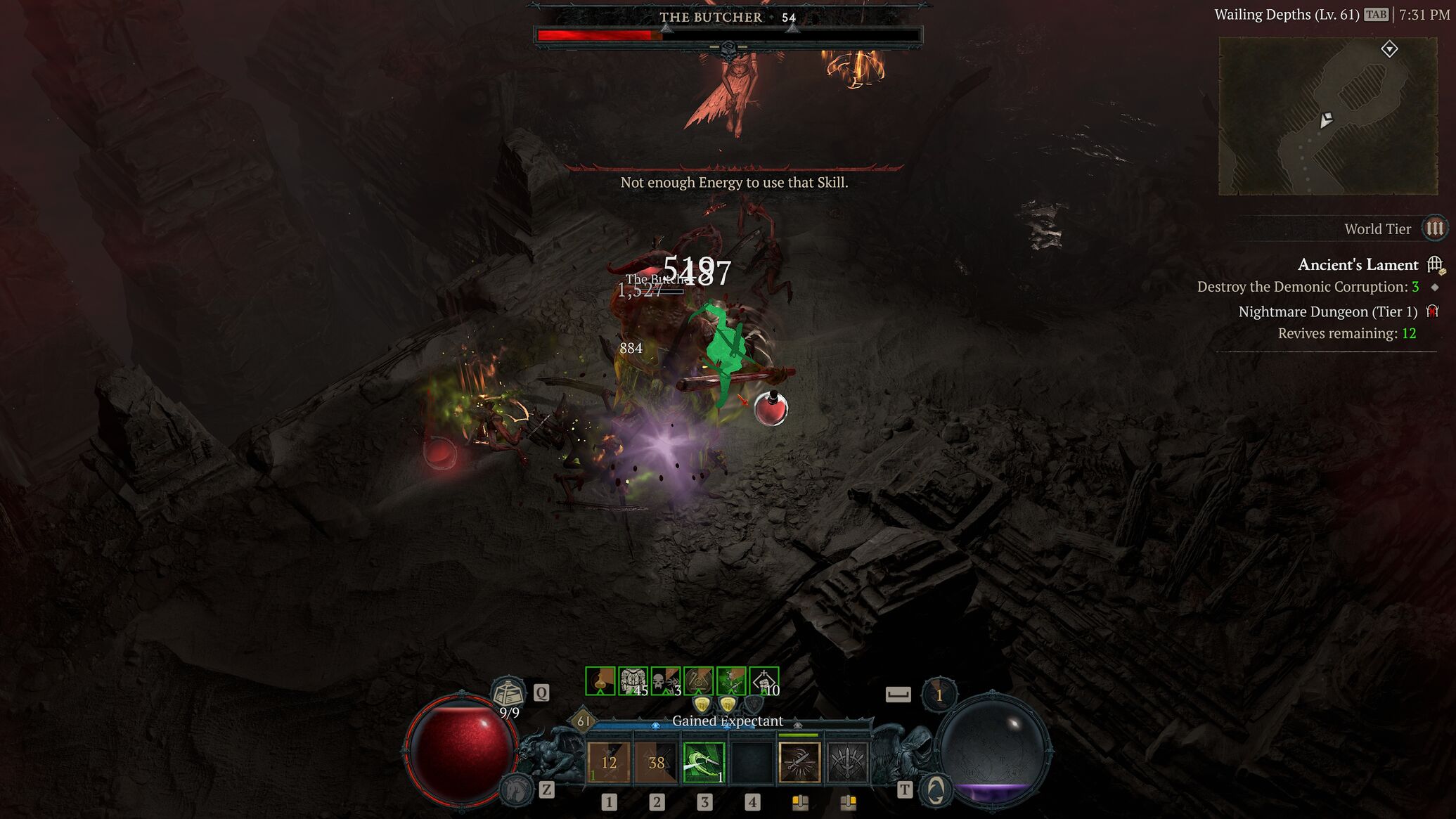Use the healing potion icon
The image size is (1456, 819).
pos(508,694)
